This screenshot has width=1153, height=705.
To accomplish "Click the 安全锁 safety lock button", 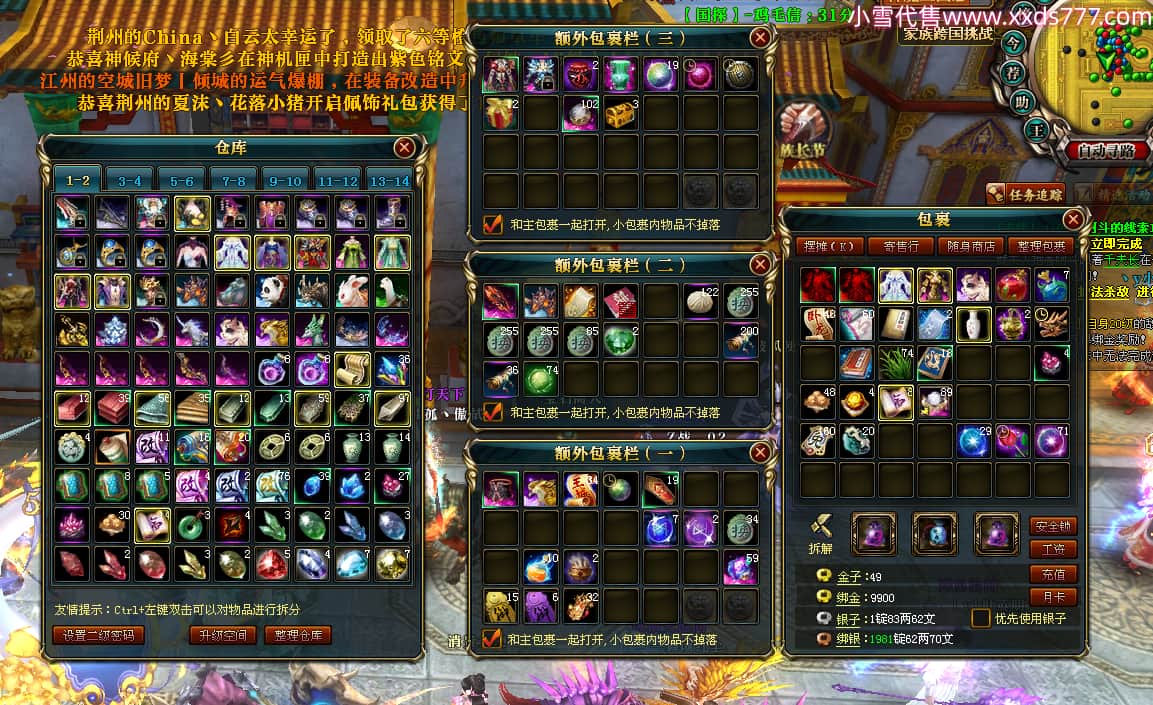I will click(1053, 525).
